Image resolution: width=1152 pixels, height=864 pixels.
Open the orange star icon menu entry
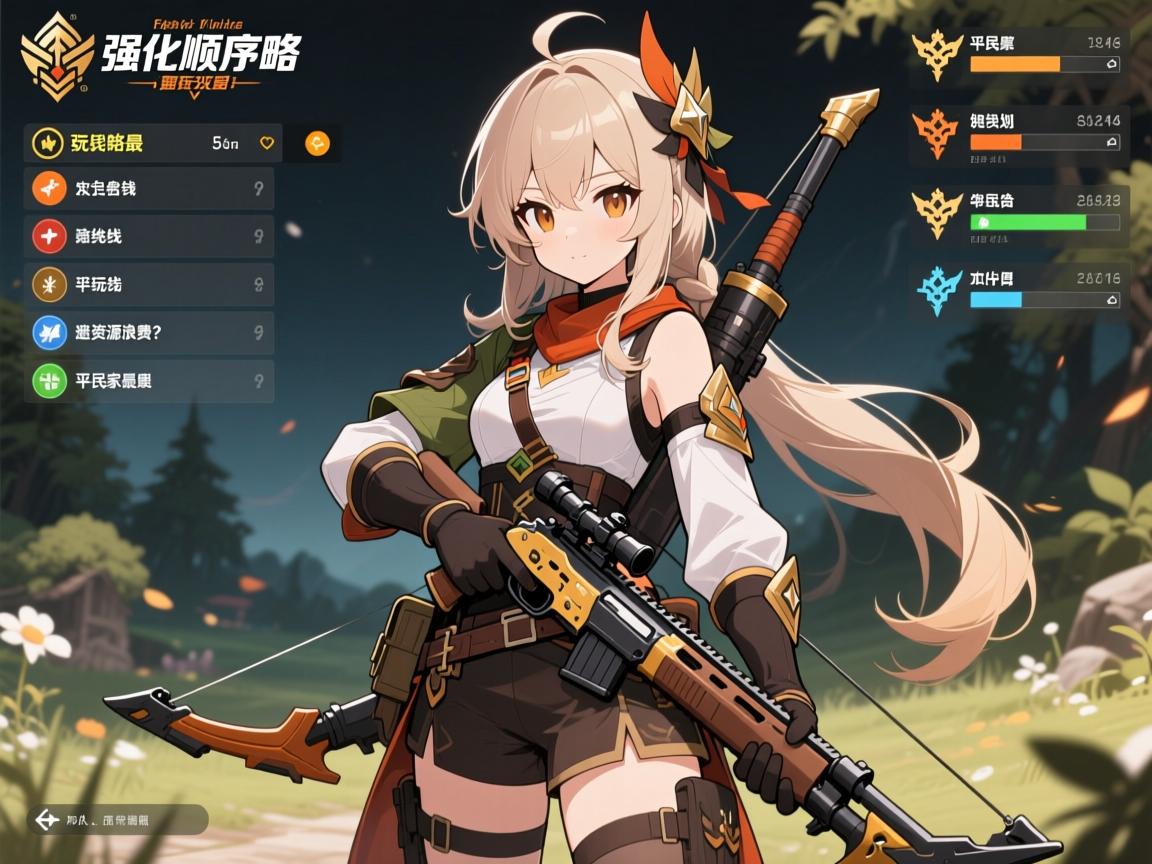[x=150, y=189]
